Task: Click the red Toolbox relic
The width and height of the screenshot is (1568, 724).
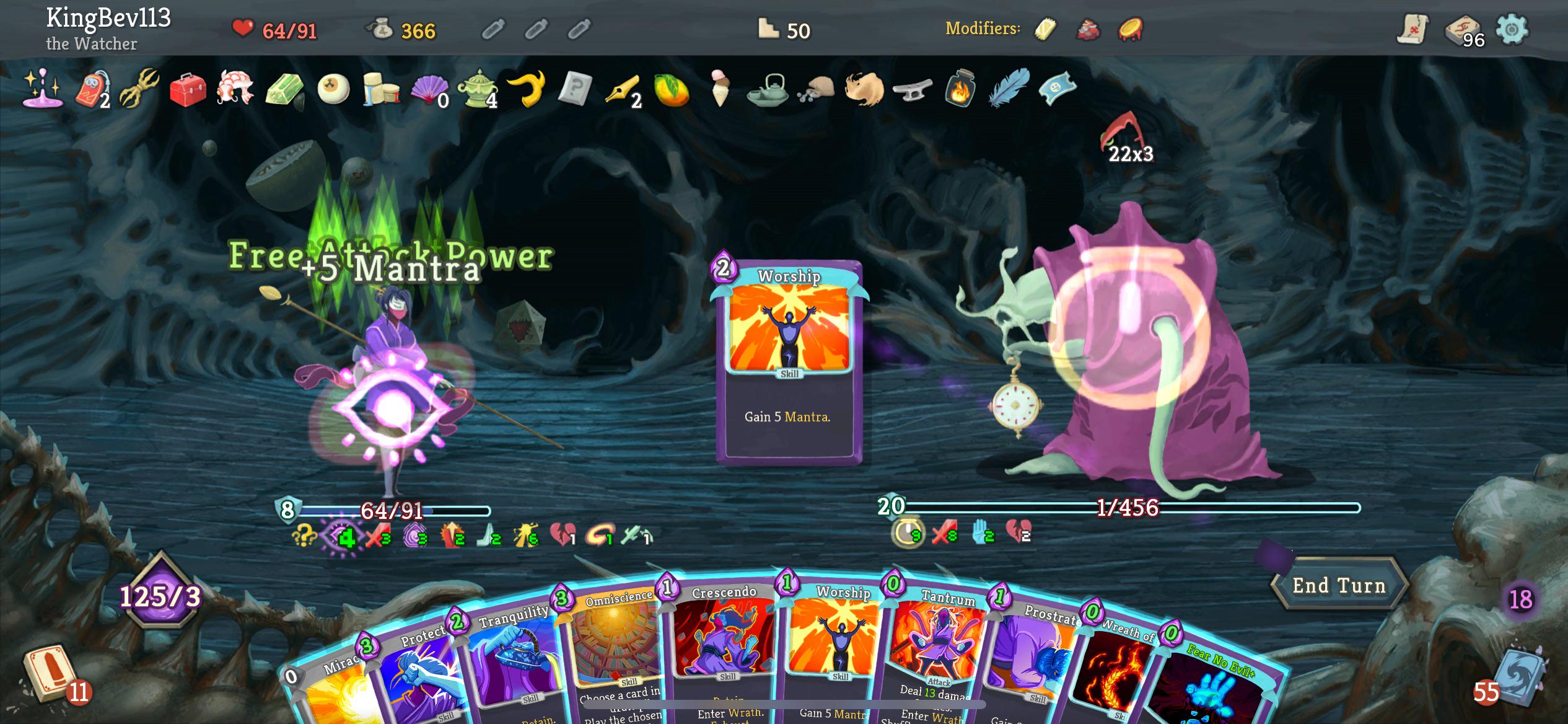Action: [x=189, y=90]
